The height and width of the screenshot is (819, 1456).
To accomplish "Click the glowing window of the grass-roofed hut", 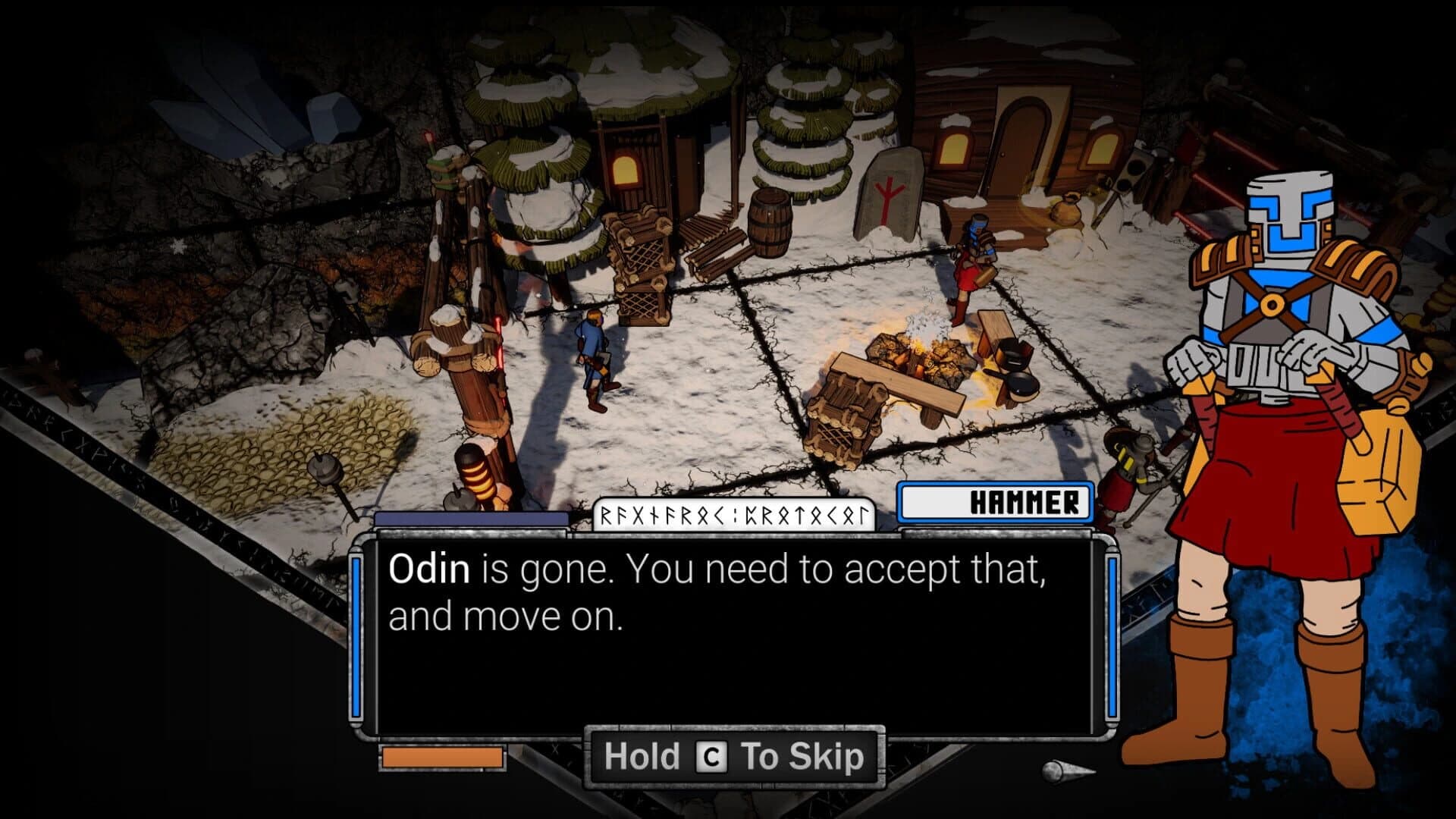I will tap(626, 168).
